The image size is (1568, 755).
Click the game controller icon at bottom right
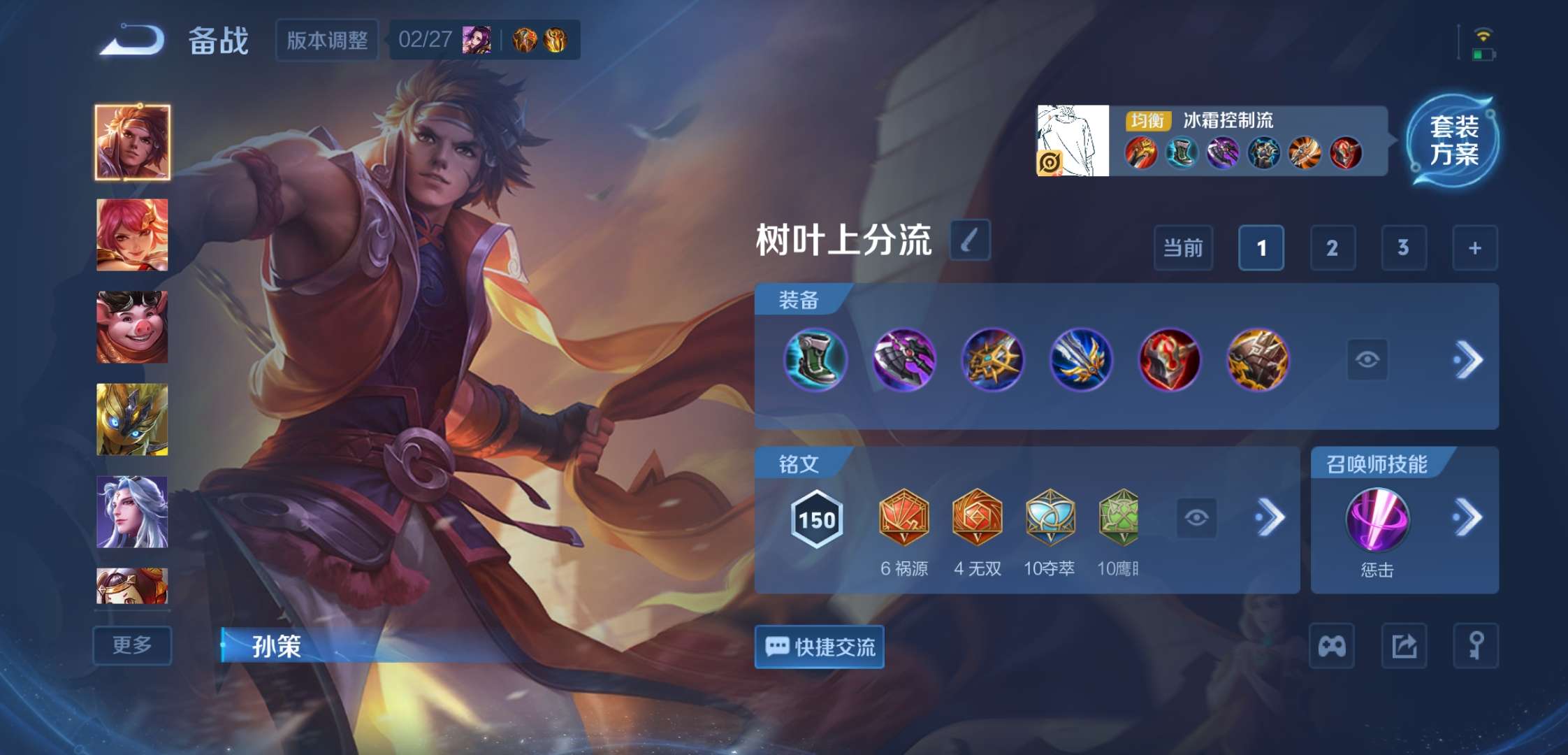point(1332,644)
